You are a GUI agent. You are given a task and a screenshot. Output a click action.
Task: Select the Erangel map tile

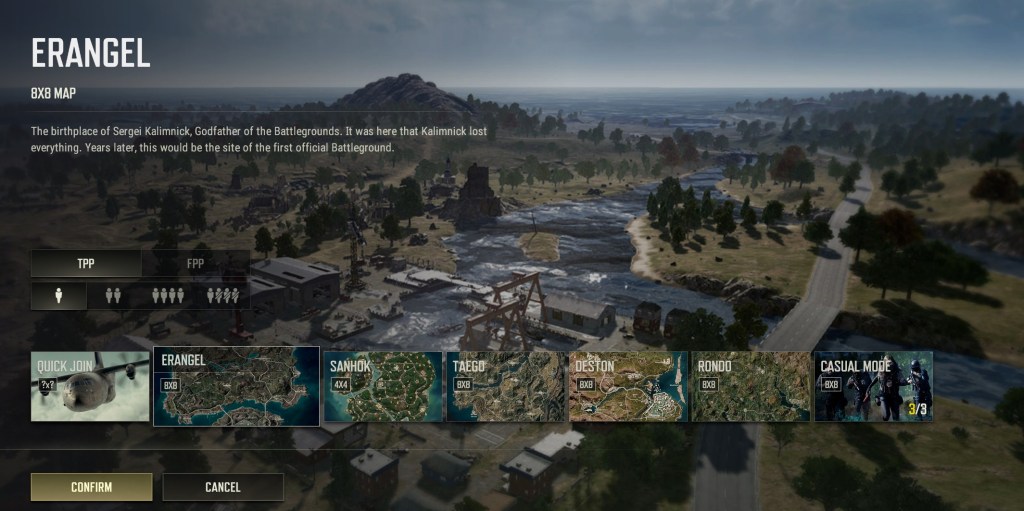pos(236,386)
